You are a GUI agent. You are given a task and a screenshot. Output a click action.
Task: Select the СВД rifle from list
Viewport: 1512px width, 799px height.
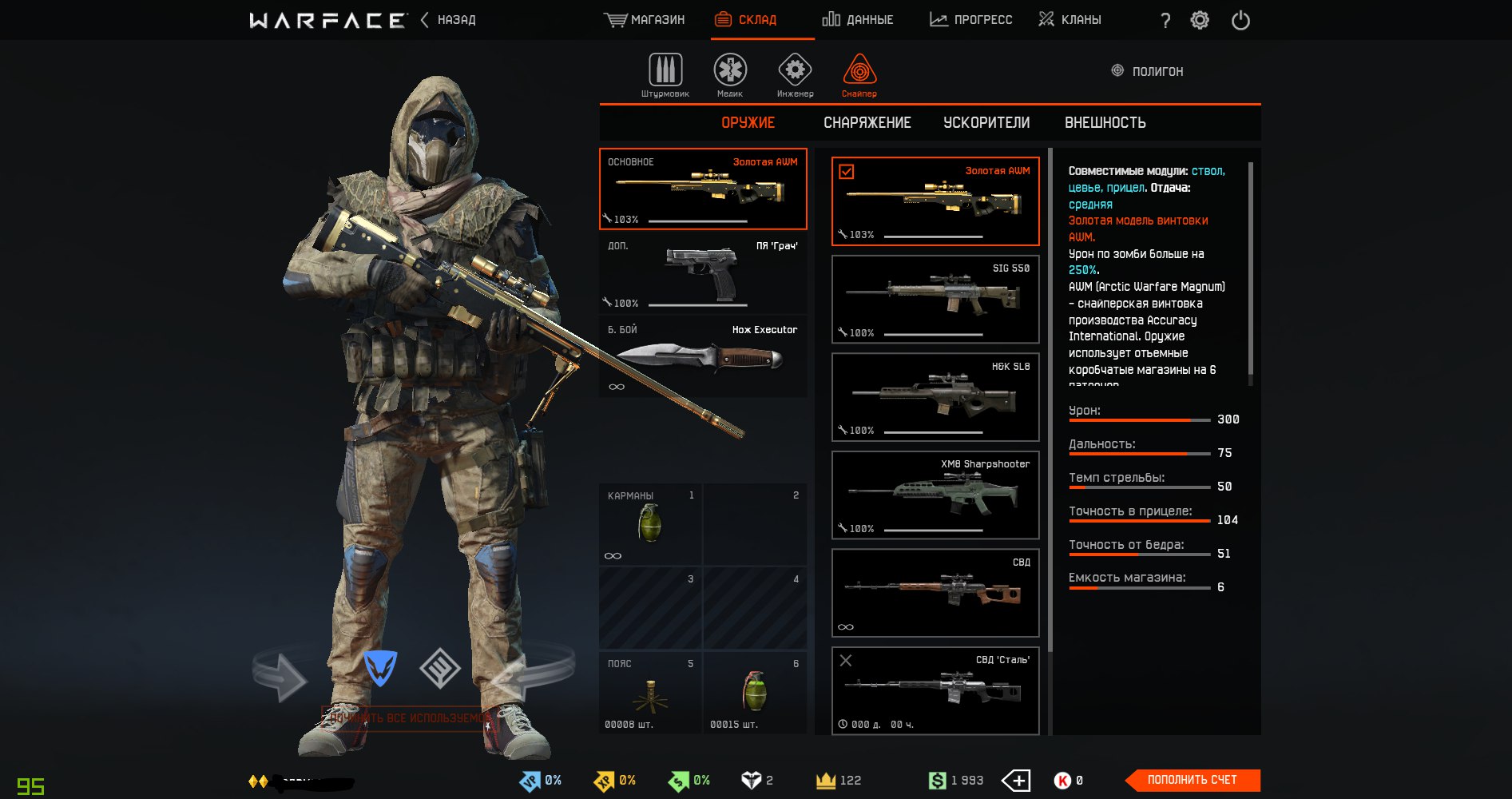pyautogui.click(x=935, y=593)
